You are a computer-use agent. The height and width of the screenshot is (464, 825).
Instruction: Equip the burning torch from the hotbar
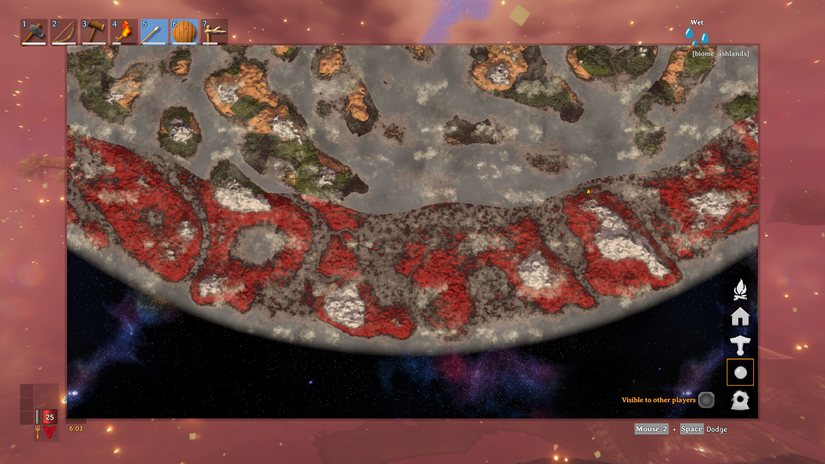point(123,32)
